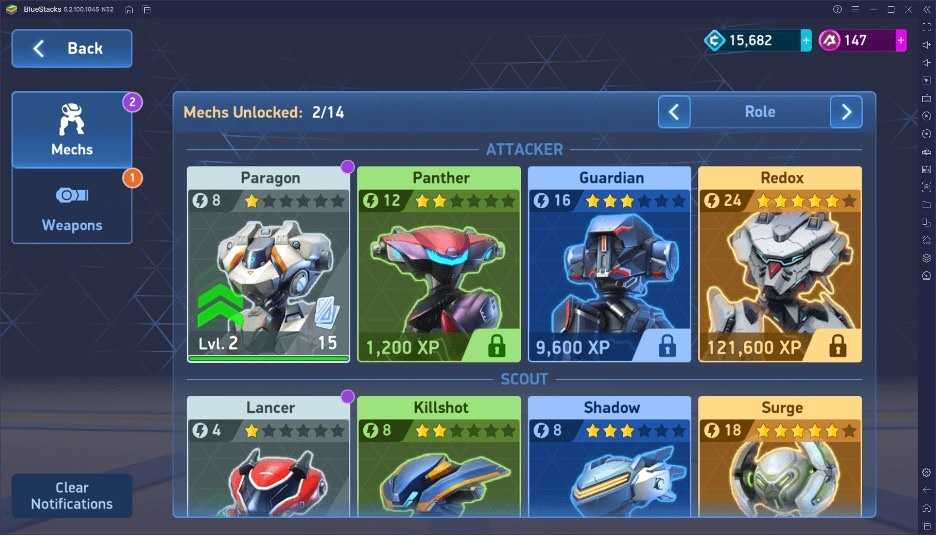The width and height of the screenshot is (936, 536).
Task: Go back using the Back button
Action: [x=71, y=48]
